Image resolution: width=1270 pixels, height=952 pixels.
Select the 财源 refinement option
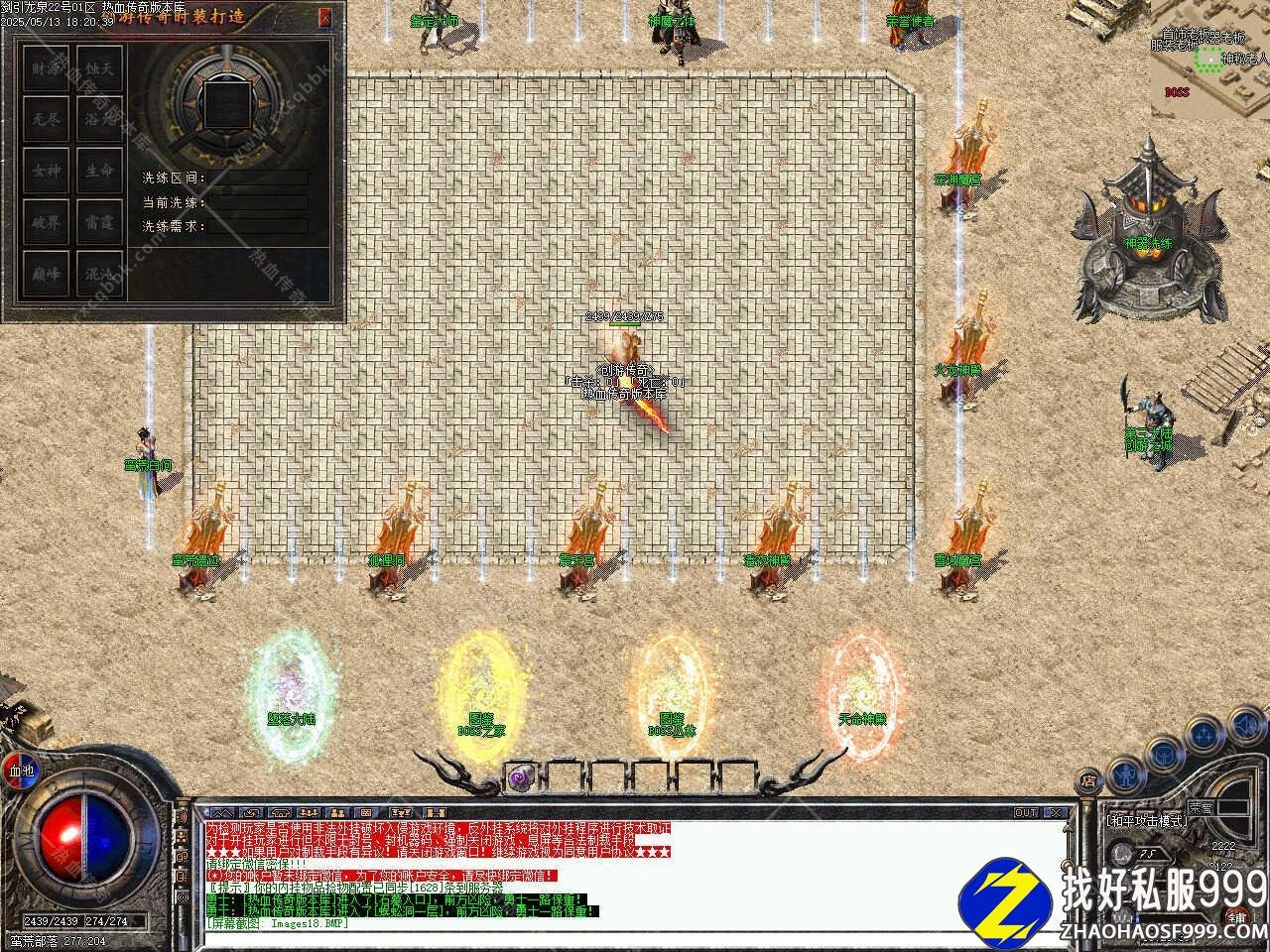(x=46, y=68)
